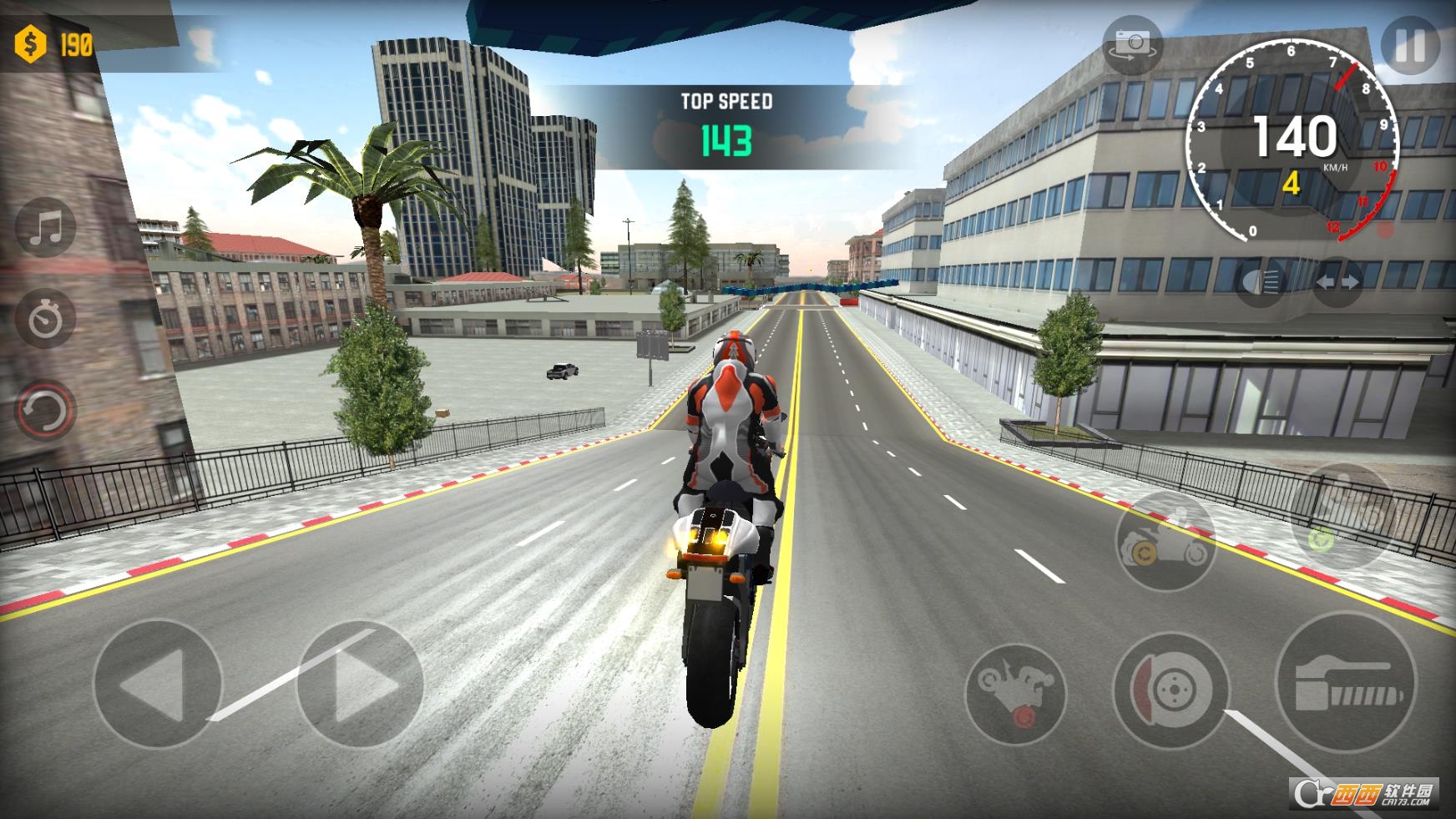Toggle music using the note icon
Image resolution: width=1456 pixels, height=819 pixels.
46,227
